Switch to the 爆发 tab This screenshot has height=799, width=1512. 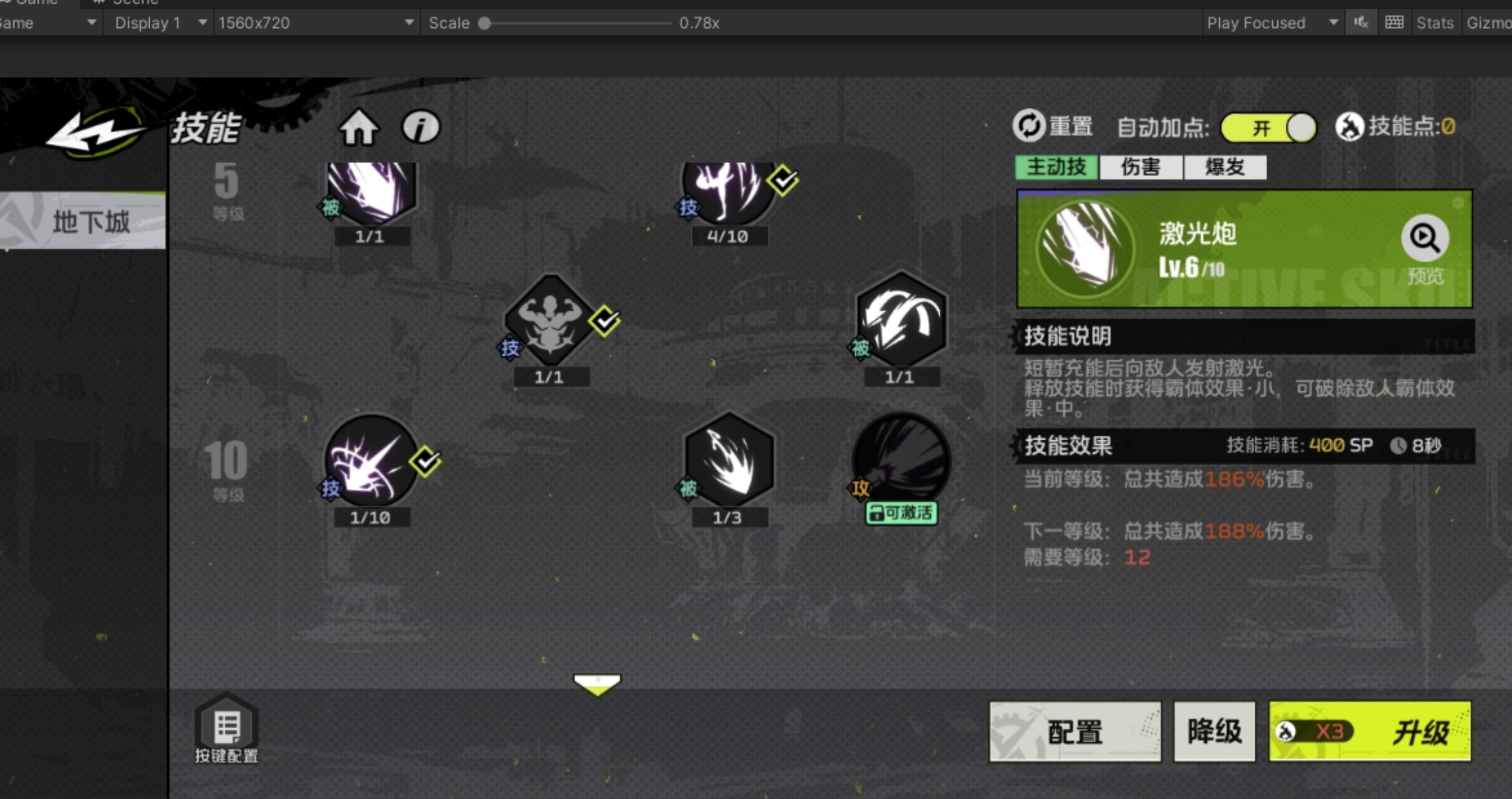coord(1225,167)
